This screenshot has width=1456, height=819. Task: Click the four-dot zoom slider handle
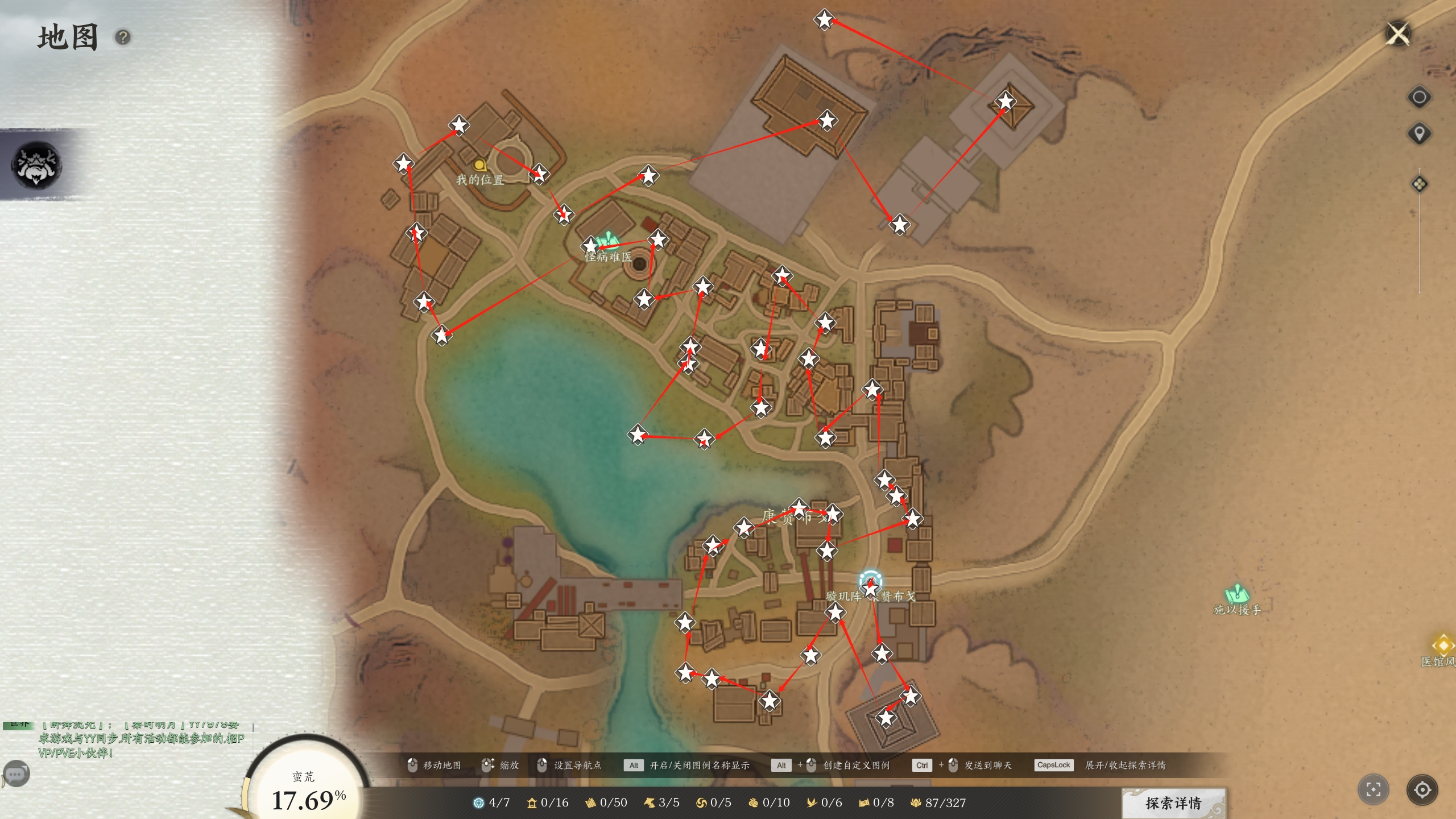click(x=1419, y=184)
